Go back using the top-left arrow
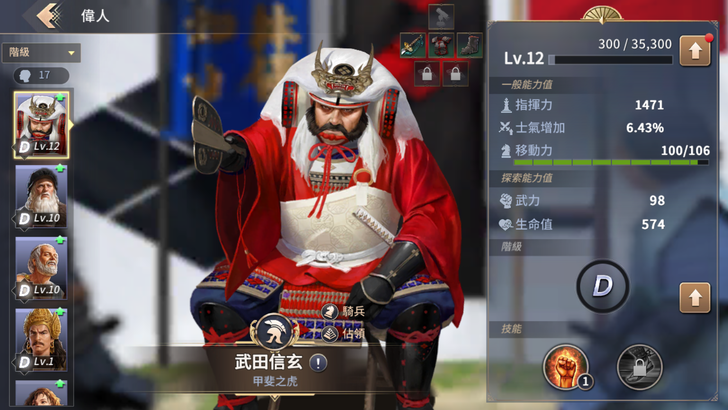Viewport: 728px width, 410px height. pos(45,16)
